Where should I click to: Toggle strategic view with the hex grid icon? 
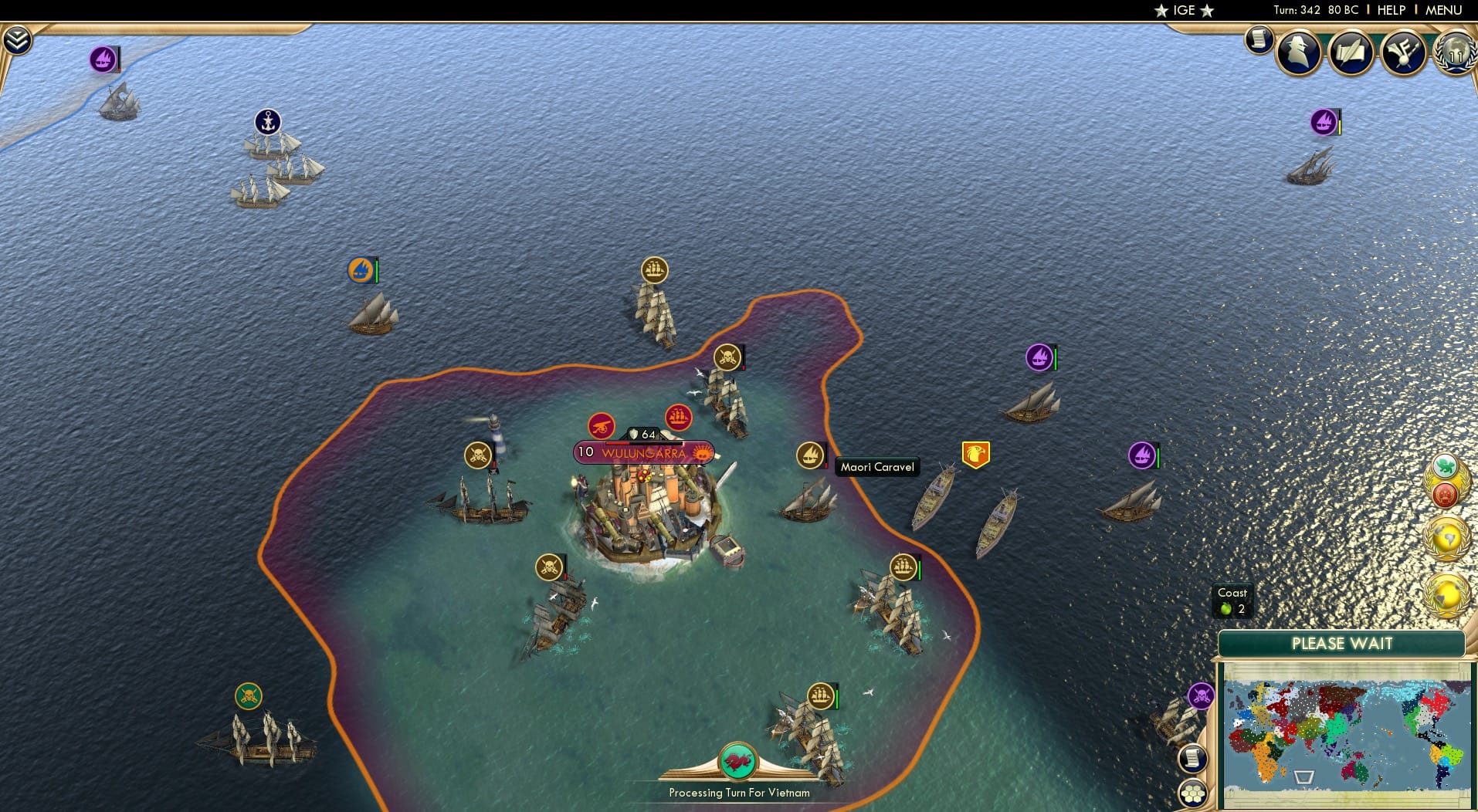pos(1193,791)
